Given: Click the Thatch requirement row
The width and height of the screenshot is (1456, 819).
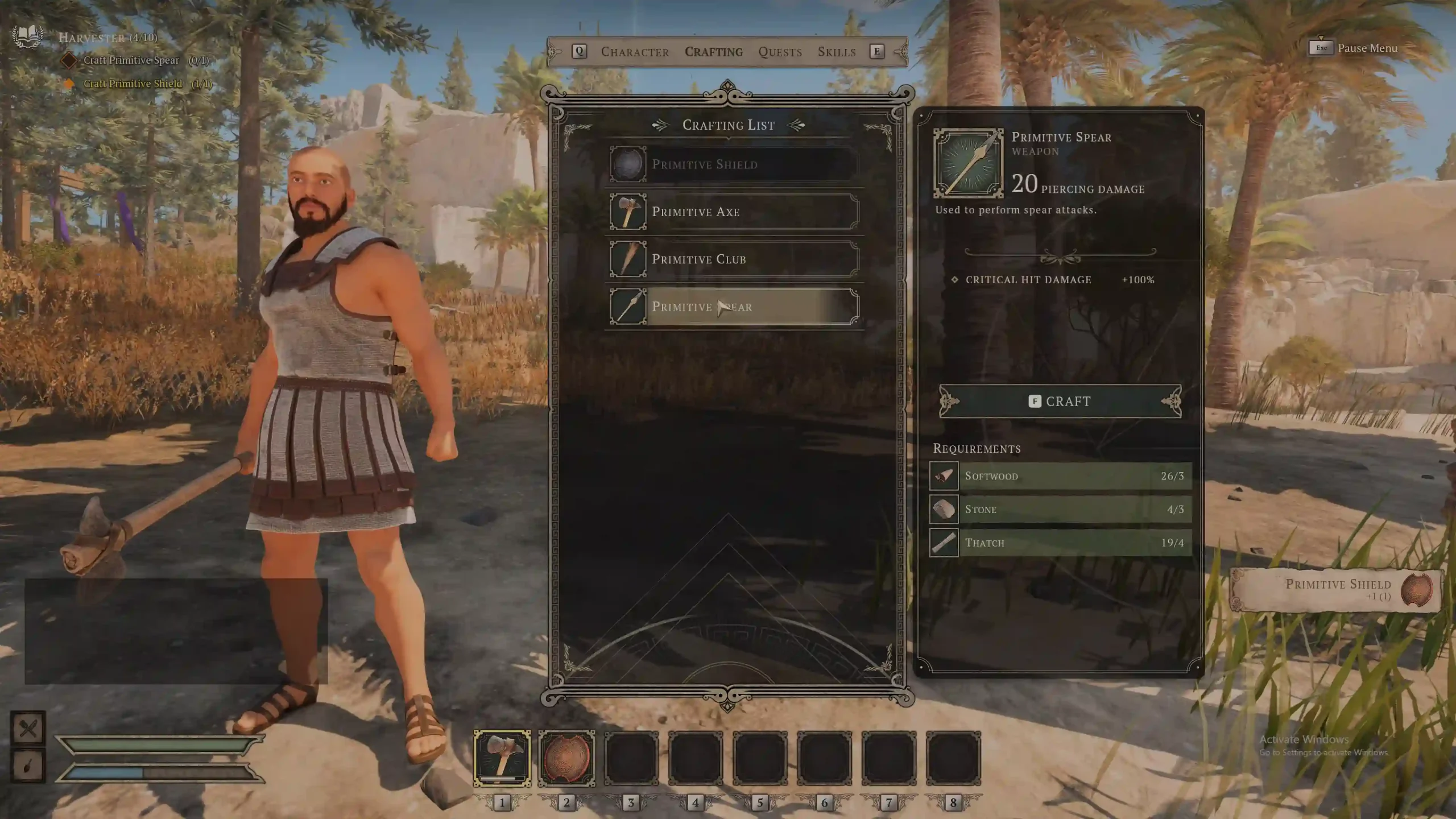Looking at the screenshot, I should click(1061, 543).
